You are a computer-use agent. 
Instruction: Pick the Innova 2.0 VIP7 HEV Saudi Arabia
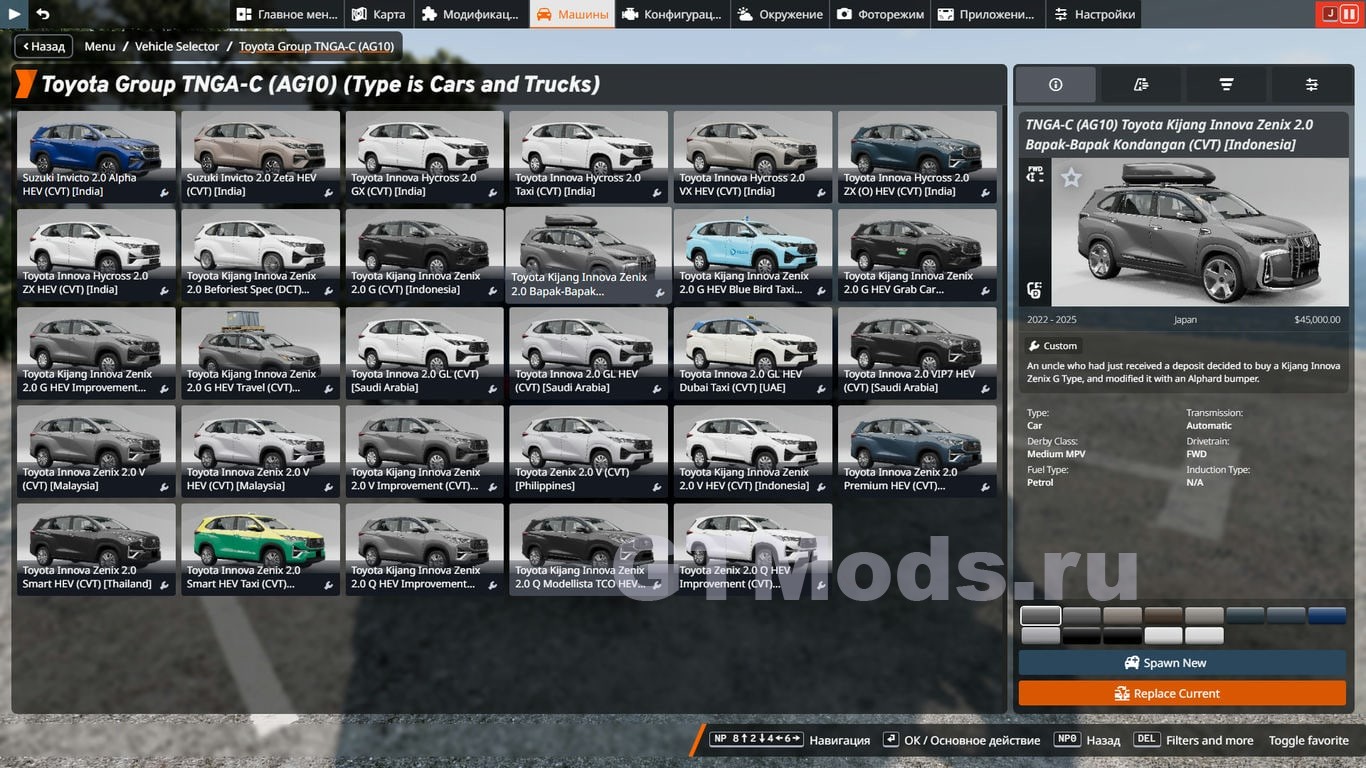click(916, 352)
